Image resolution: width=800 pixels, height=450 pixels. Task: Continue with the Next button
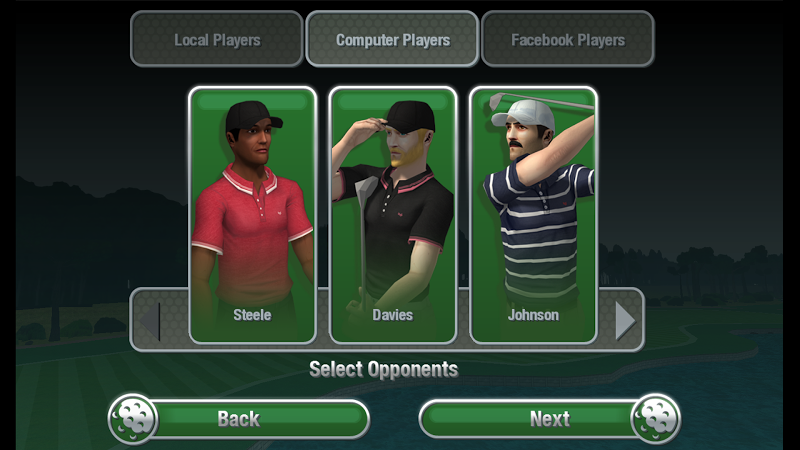(x=549, y=419)
